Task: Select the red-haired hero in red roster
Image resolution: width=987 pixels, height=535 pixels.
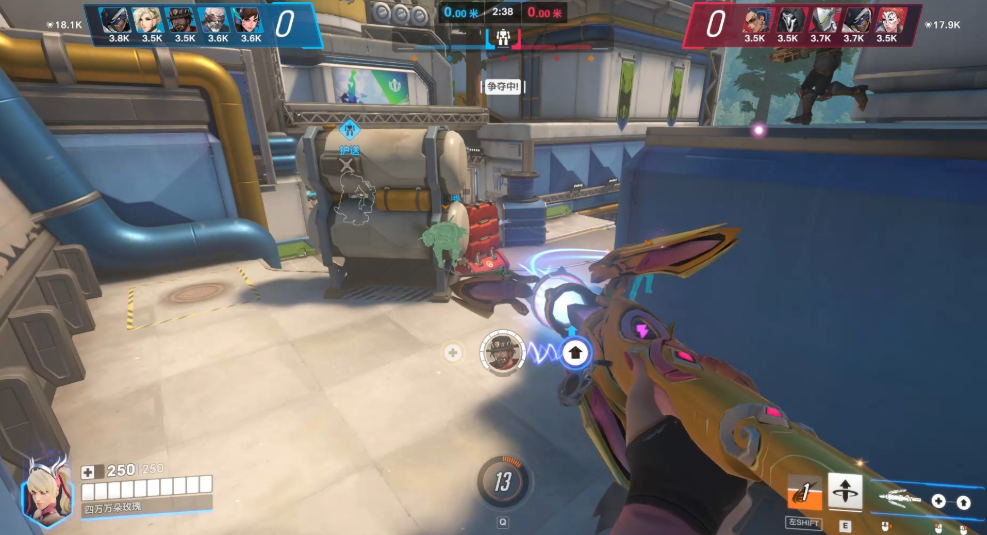Action: coord(887,18)
